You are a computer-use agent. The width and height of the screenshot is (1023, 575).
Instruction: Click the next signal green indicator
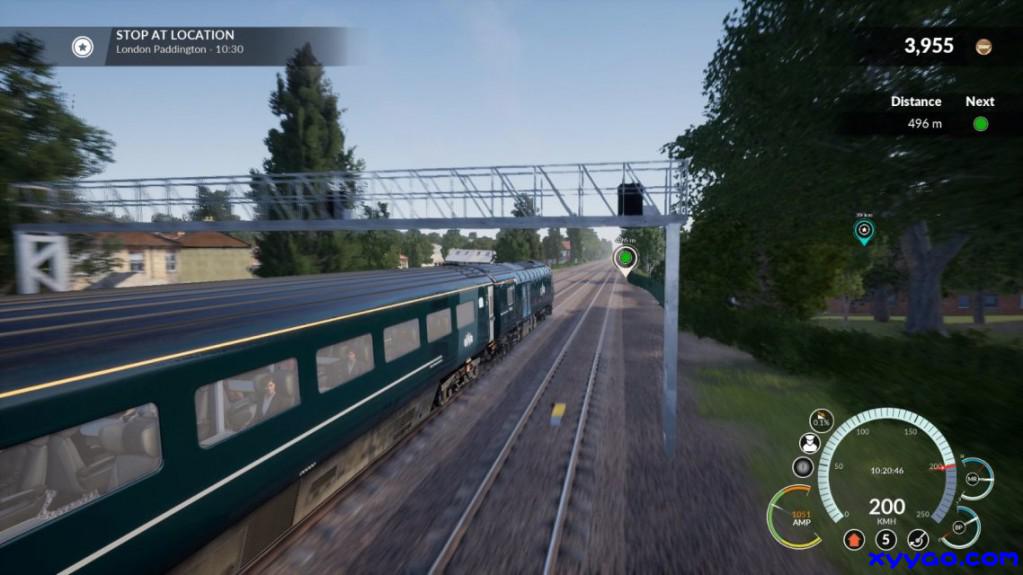tap(980, 124)
